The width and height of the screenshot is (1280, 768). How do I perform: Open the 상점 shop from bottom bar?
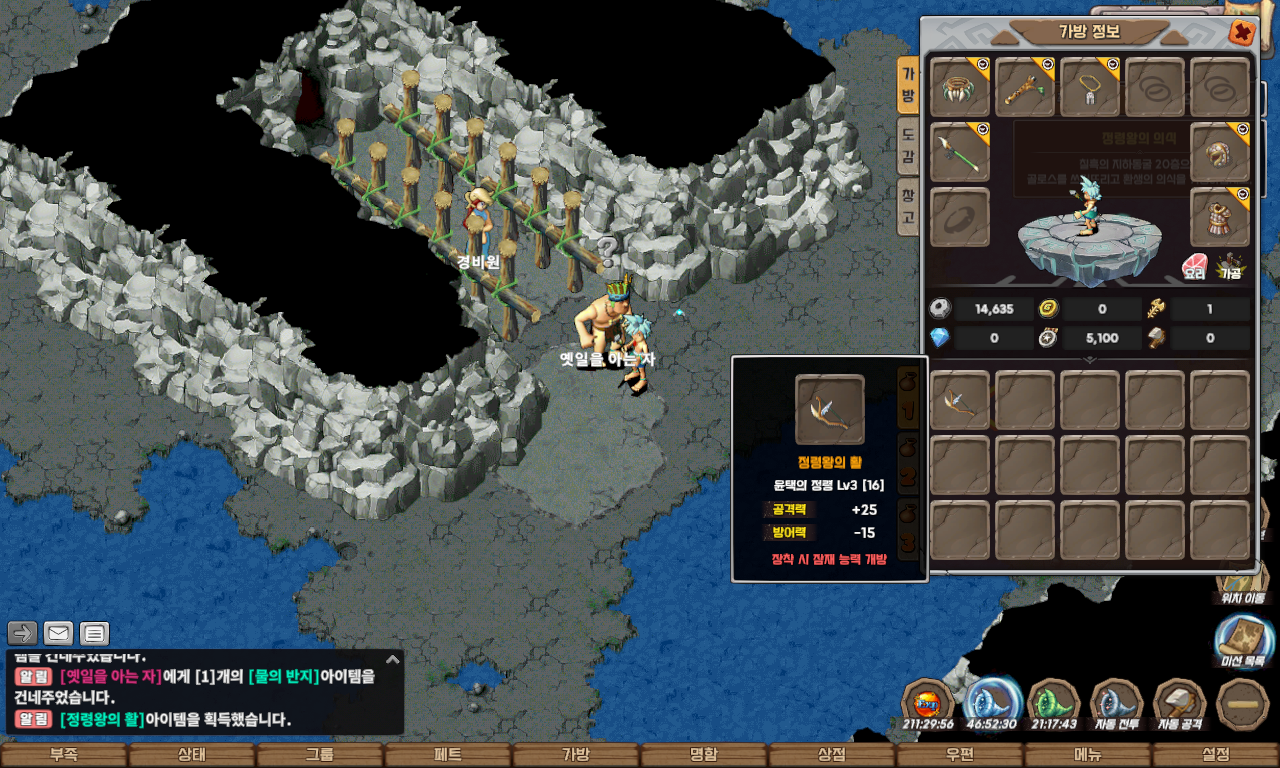coord(832,755)
